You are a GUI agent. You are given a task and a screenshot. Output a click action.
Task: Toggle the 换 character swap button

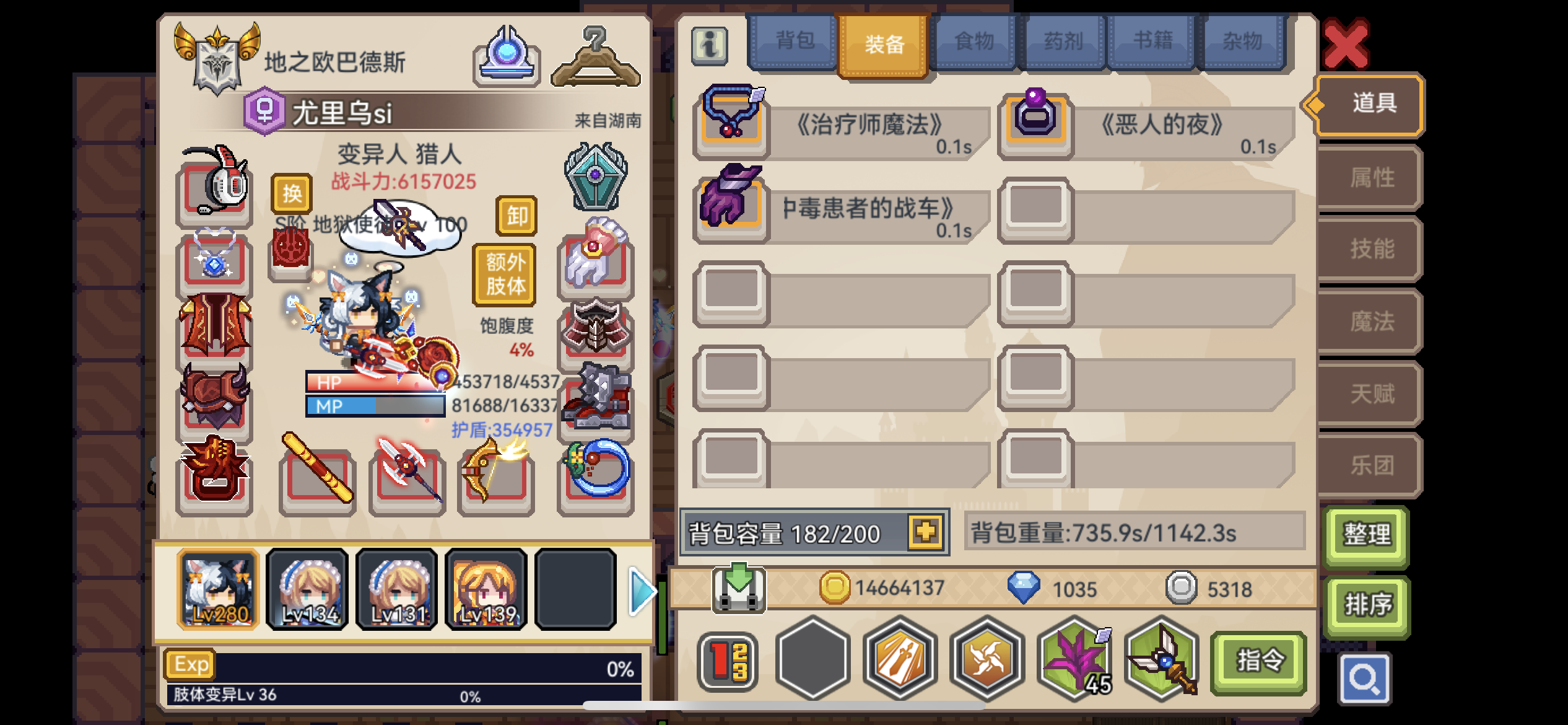[294, 193]
